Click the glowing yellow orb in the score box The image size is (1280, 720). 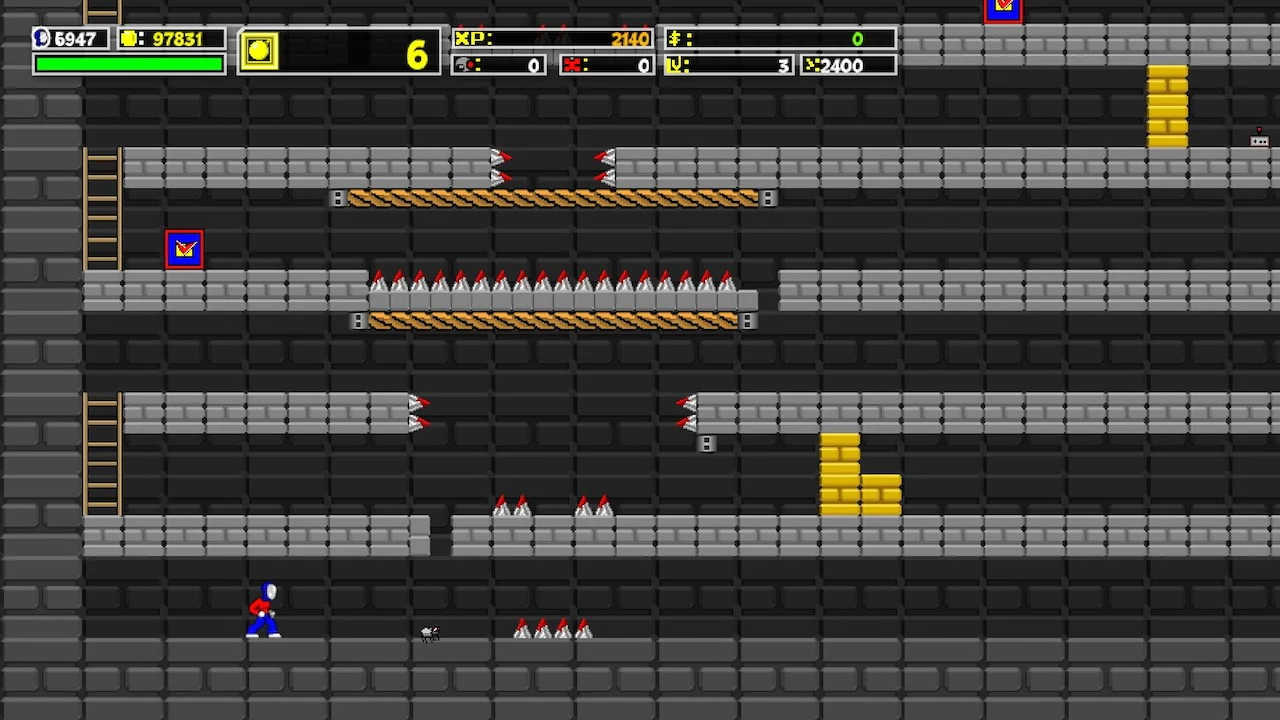pyautogui.click(x=259, y=52)
